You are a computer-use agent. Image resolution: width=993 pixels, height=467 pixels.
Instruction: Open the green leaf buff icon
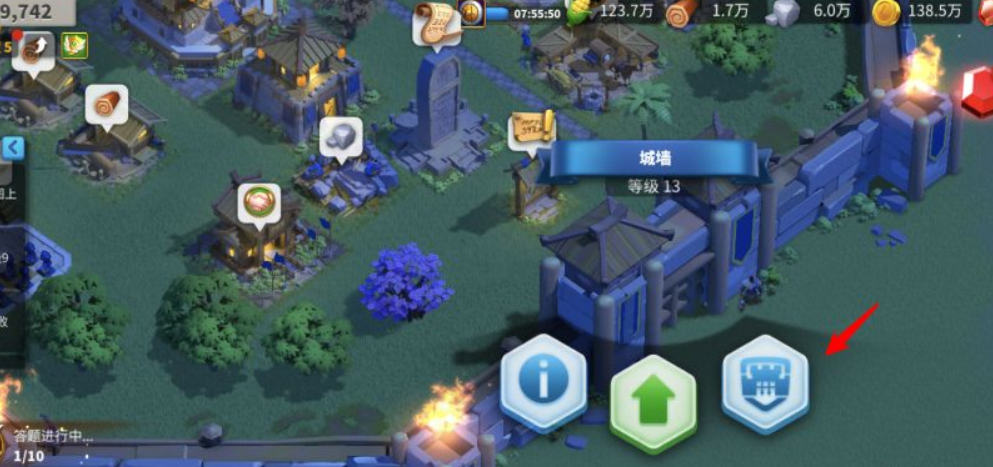coord(75,45)
